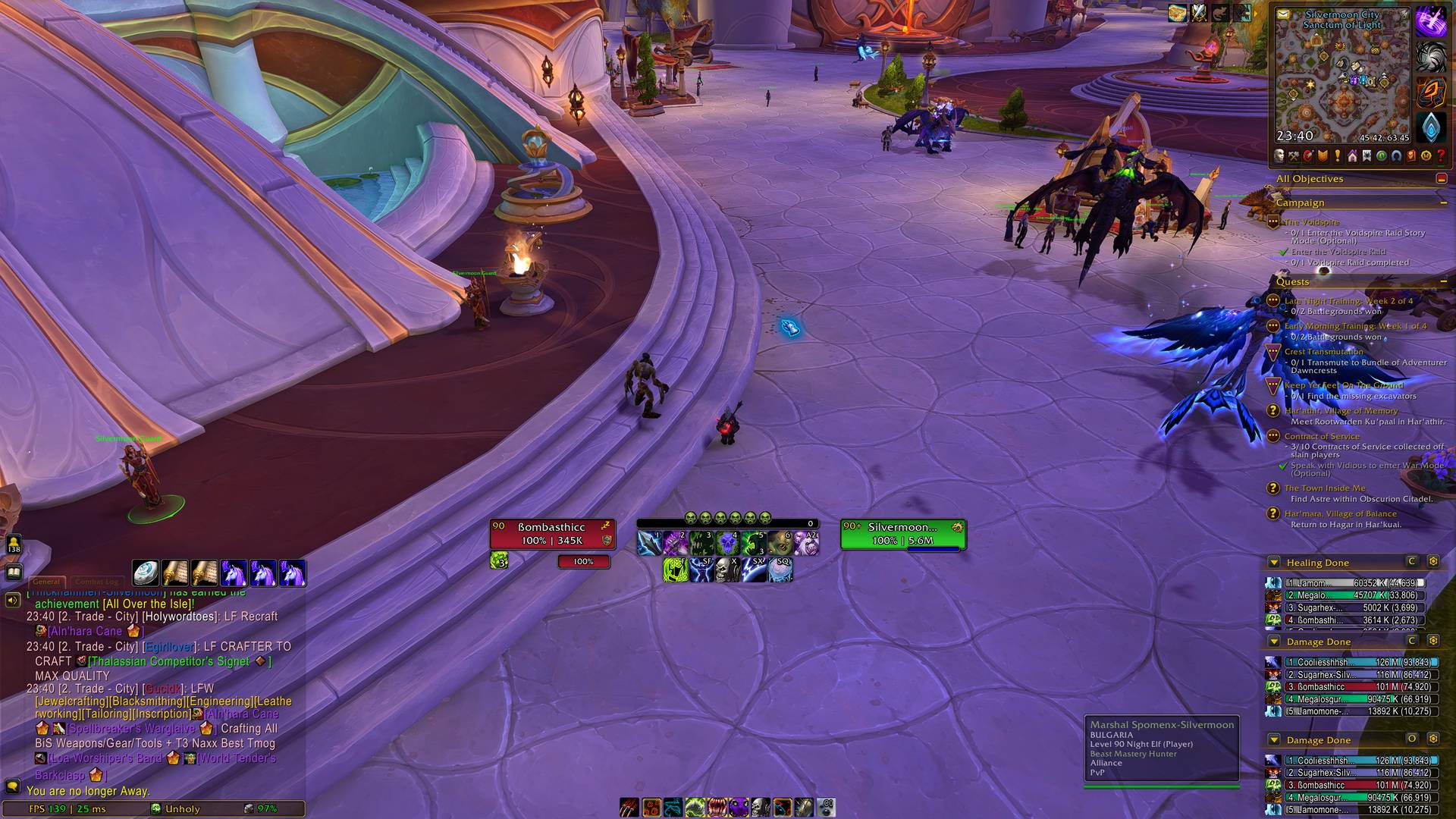
Task: Open the Healing Done meter dropdown
Action: [x=1274, y=563]
